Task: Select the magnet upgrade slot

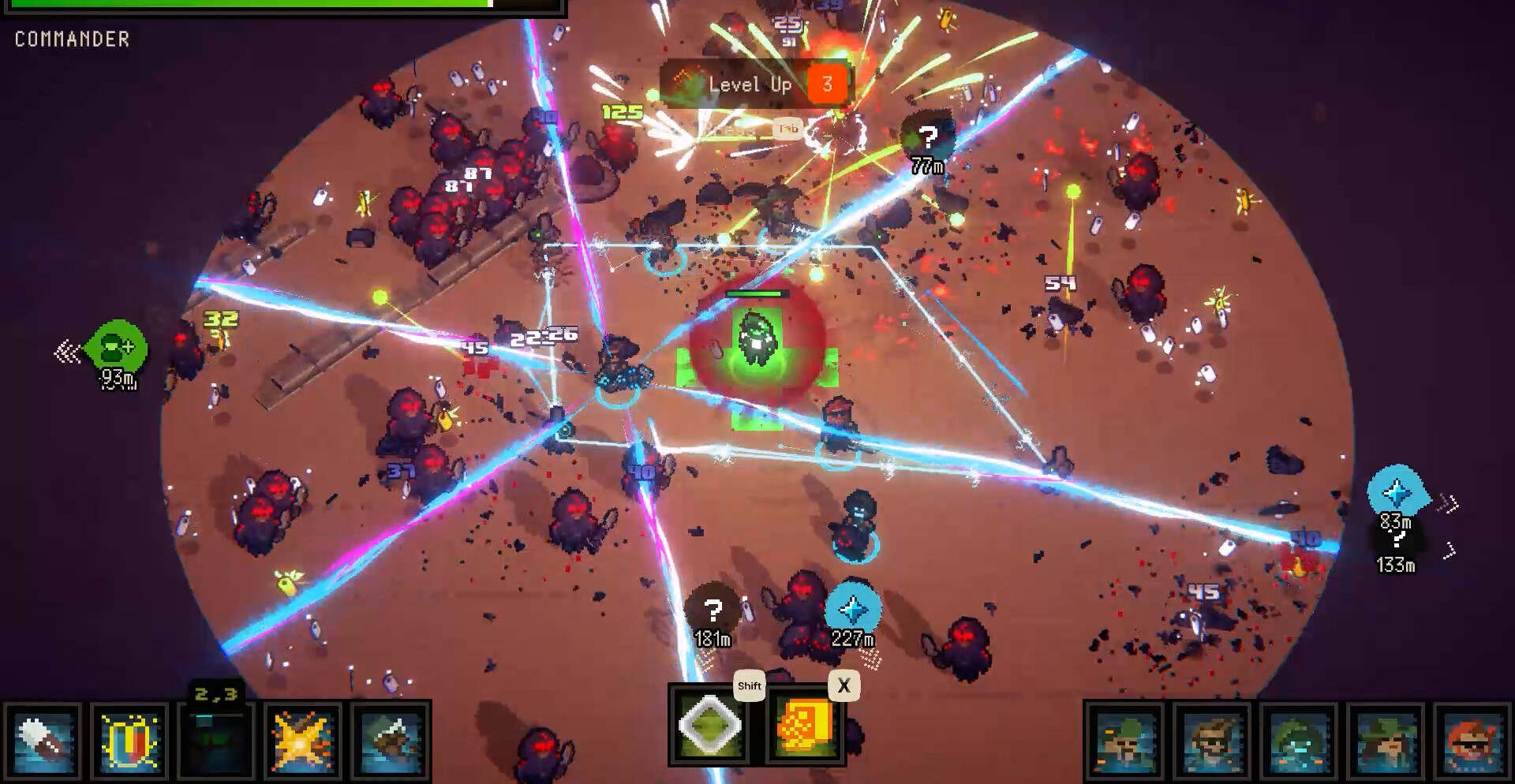Action: click(129, 741)
